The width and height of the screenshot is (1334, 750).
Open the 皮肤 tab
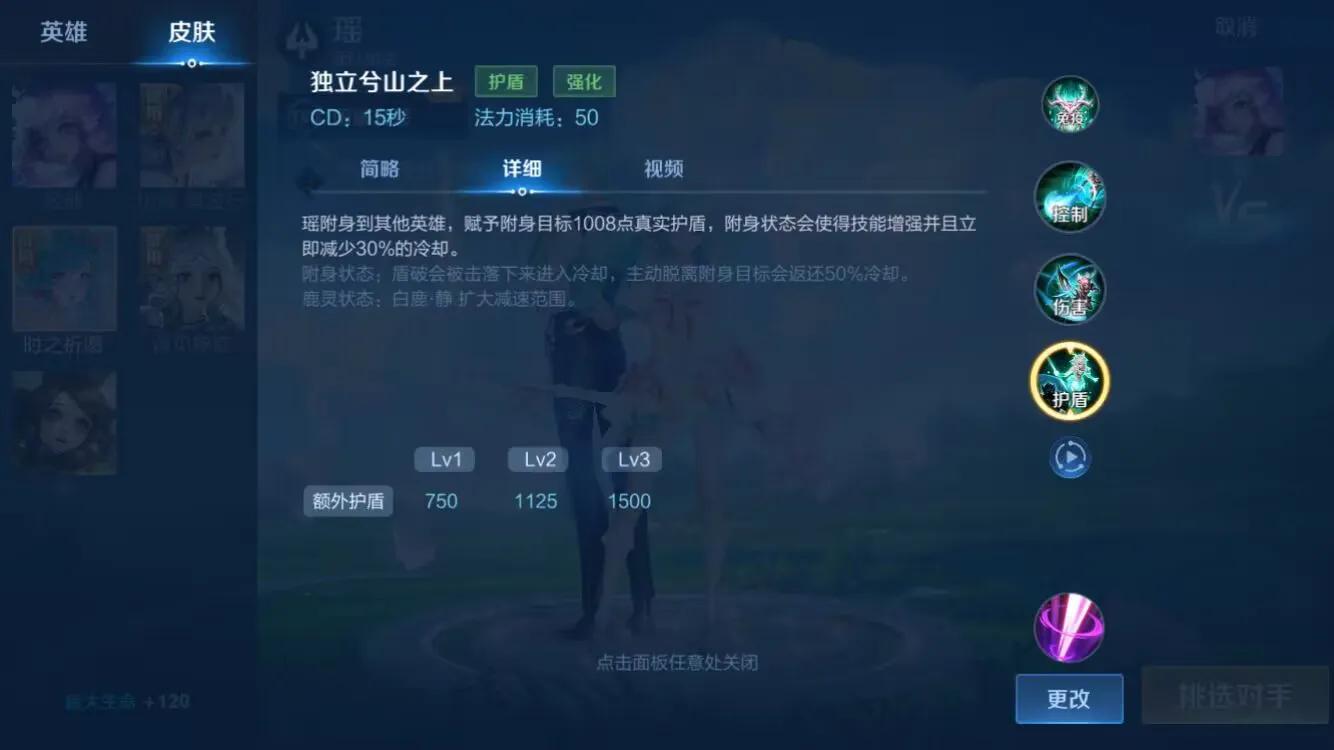click(x=192, y=31)
